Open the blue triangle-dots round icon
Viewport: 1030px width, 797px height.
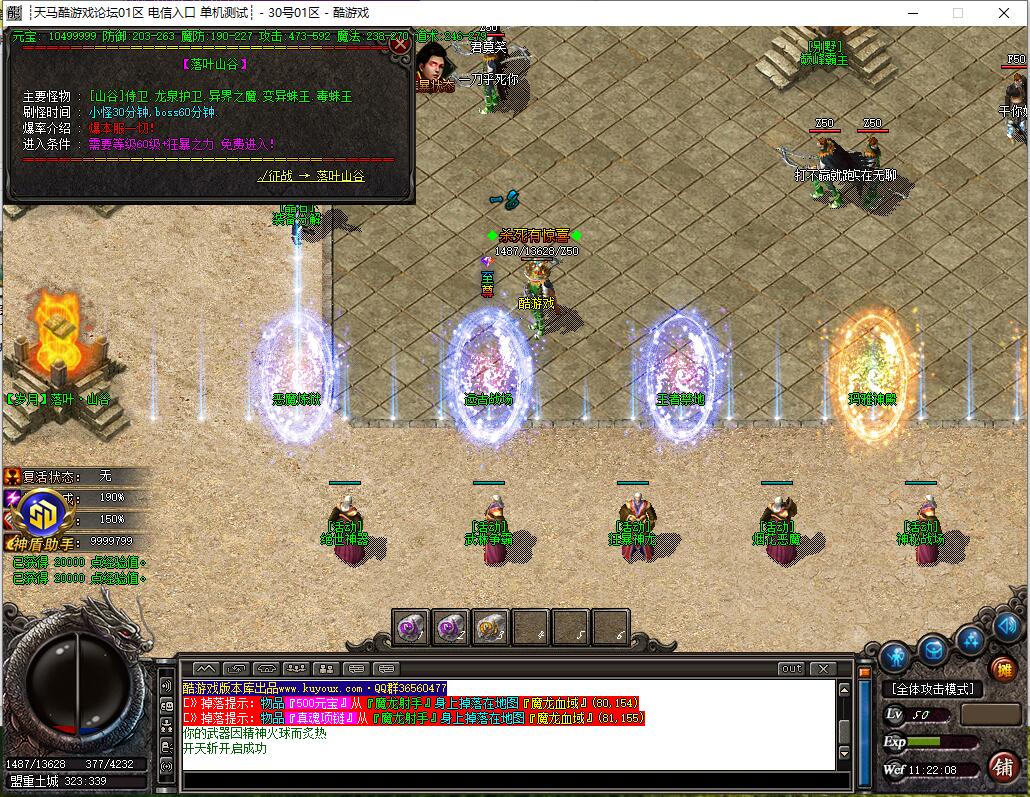[x=970, y=639]
